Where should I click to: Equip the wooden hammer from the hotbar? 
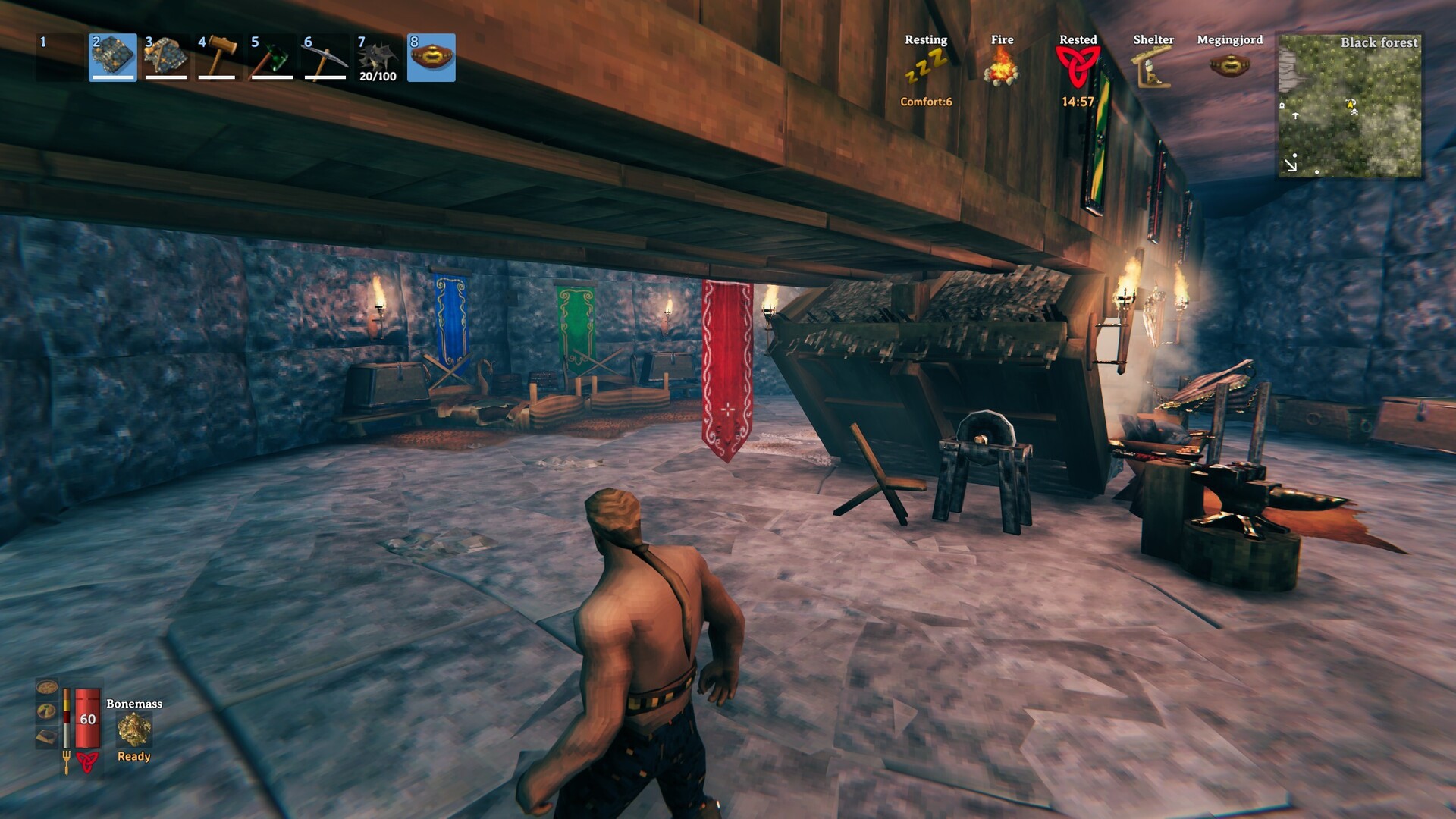click(x=219, y=57)
